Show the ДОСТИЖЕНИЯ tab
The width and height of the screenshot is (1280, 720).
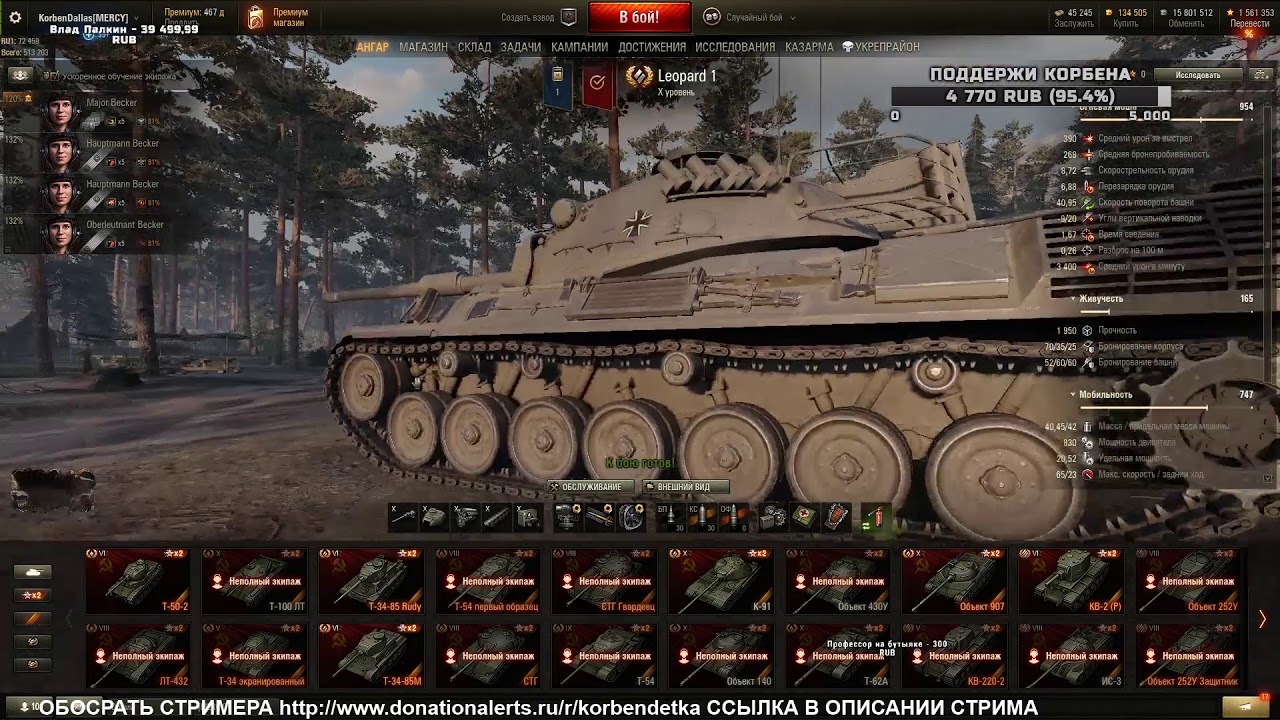[x=652, y=47]
